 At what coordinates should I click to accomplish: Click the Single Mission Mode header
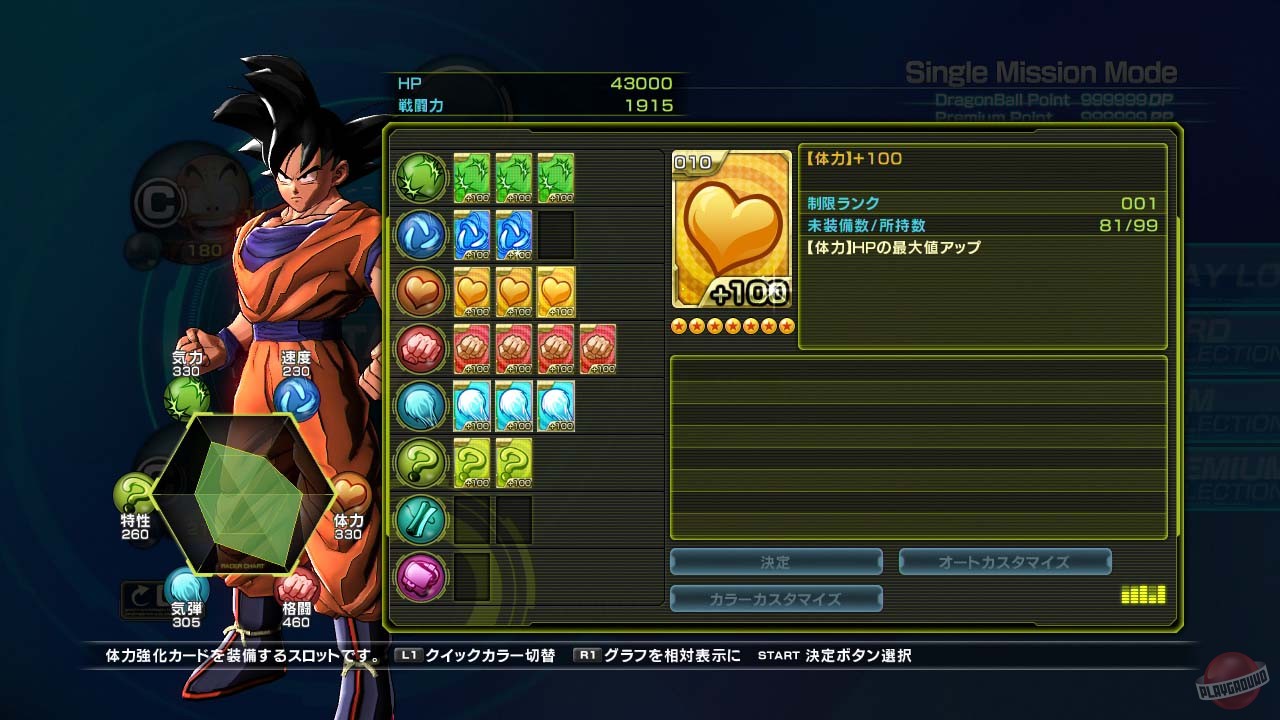1040,71
